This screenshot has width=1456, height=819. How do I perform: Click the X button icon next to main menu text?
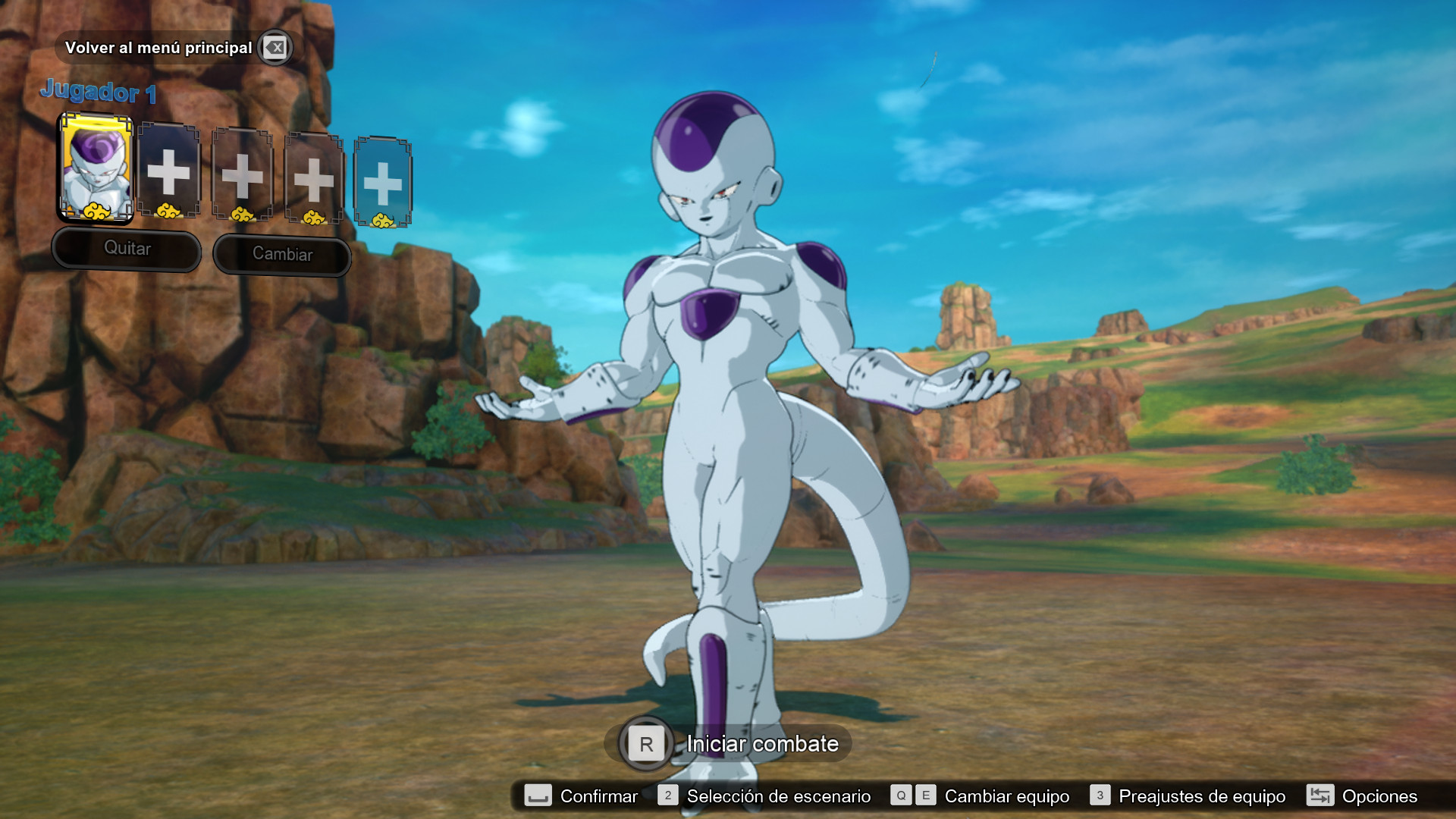pos(276,47)
